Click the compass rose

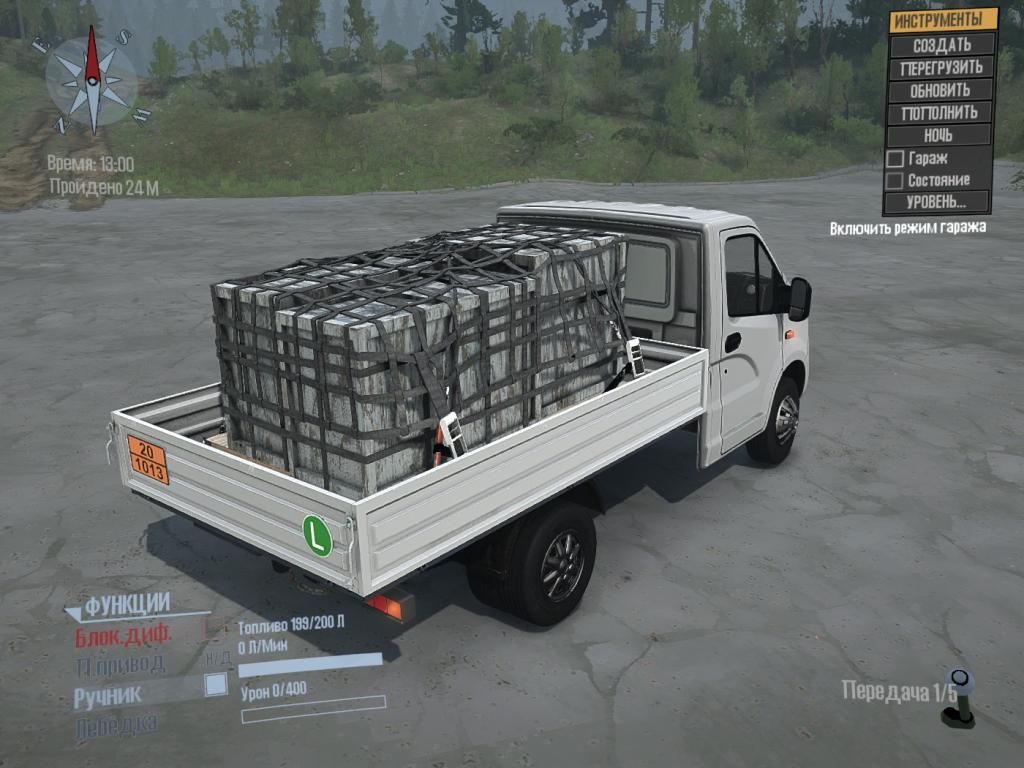(x=92, y=80)
